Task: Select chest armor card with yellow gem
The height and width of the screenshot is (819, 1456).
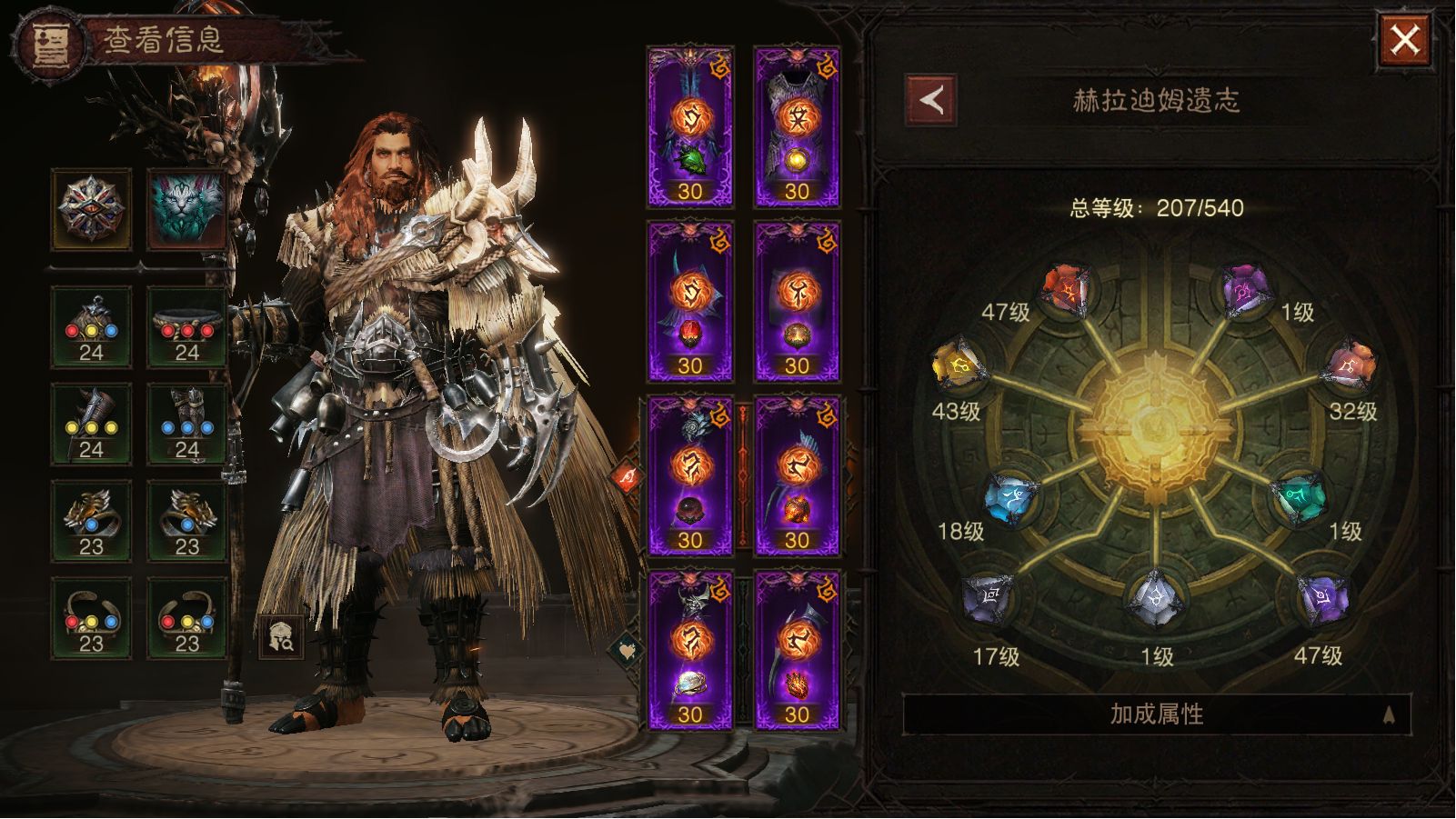Action: [797, 127]
